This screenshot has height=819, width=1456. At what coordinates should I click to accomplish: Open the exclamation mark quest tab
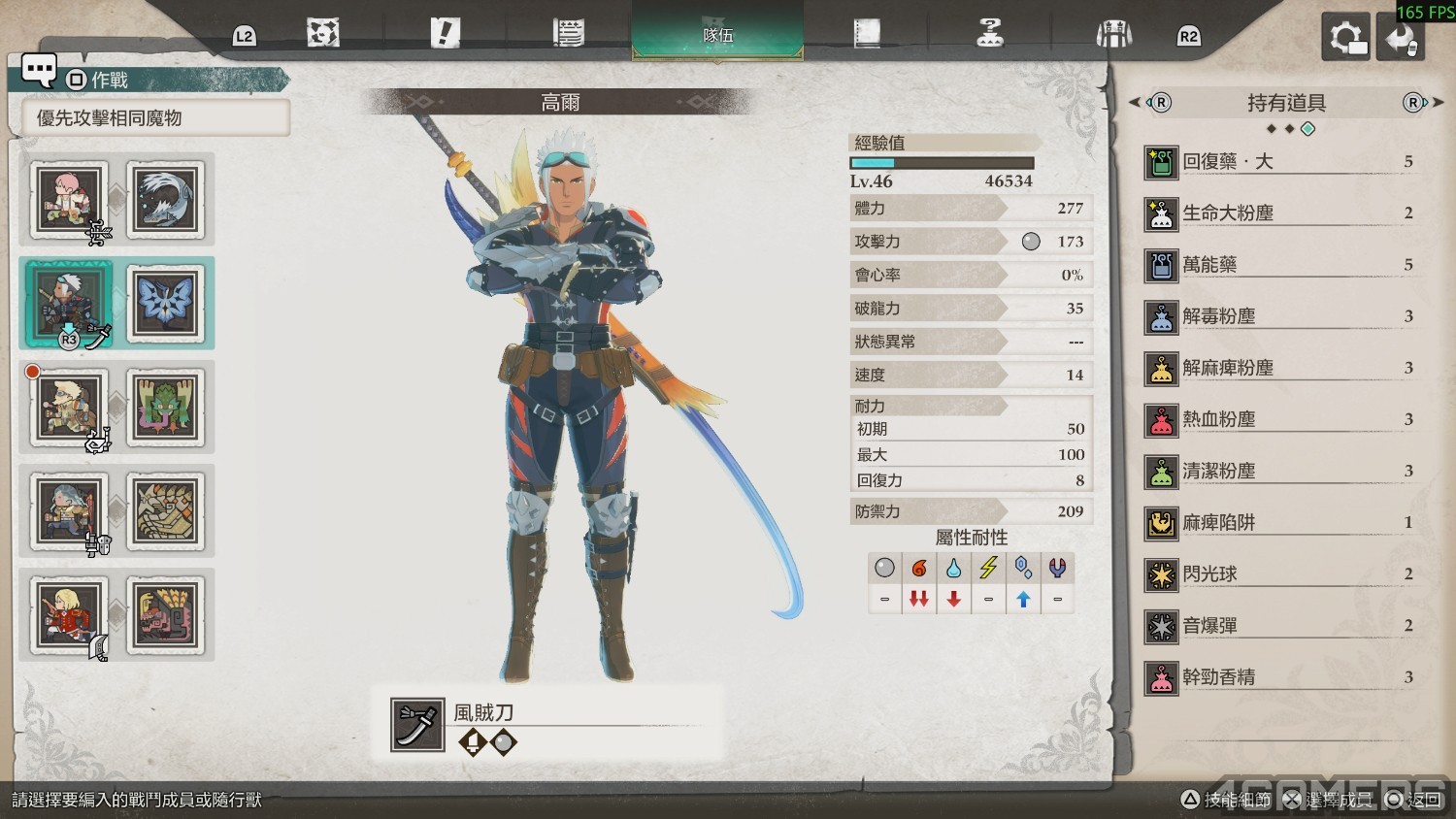tap(445, 34)
